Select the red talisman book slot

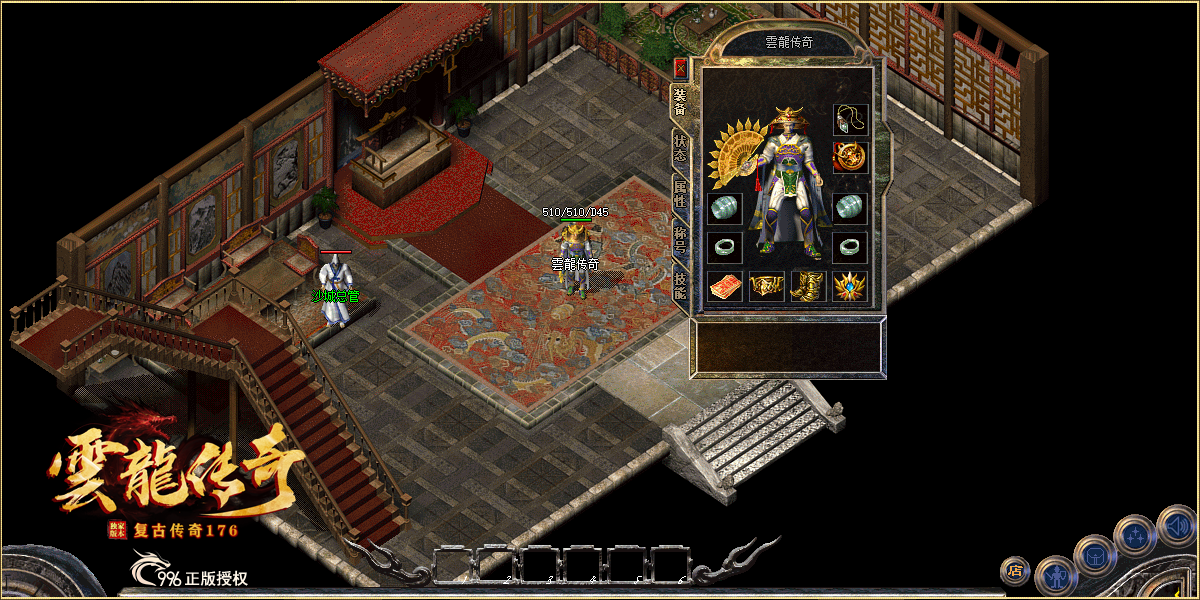(724, 287)
